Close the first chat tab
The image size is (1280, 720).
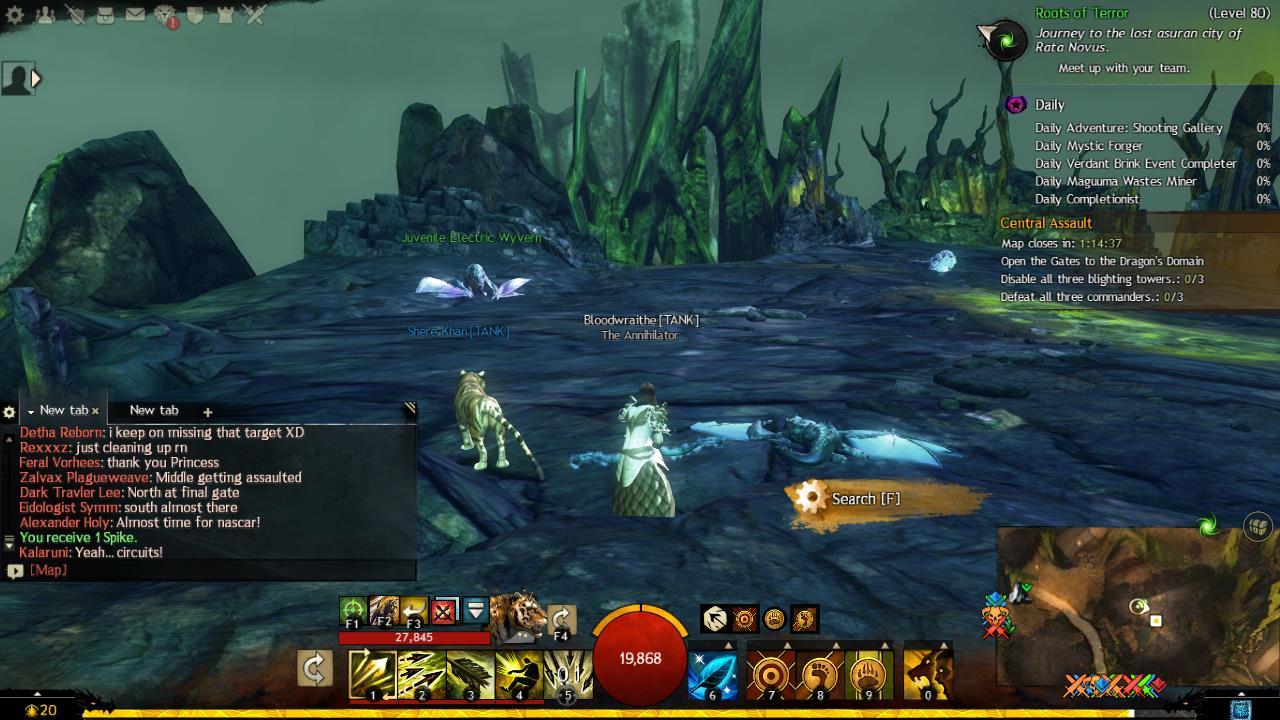click(95, 411)
